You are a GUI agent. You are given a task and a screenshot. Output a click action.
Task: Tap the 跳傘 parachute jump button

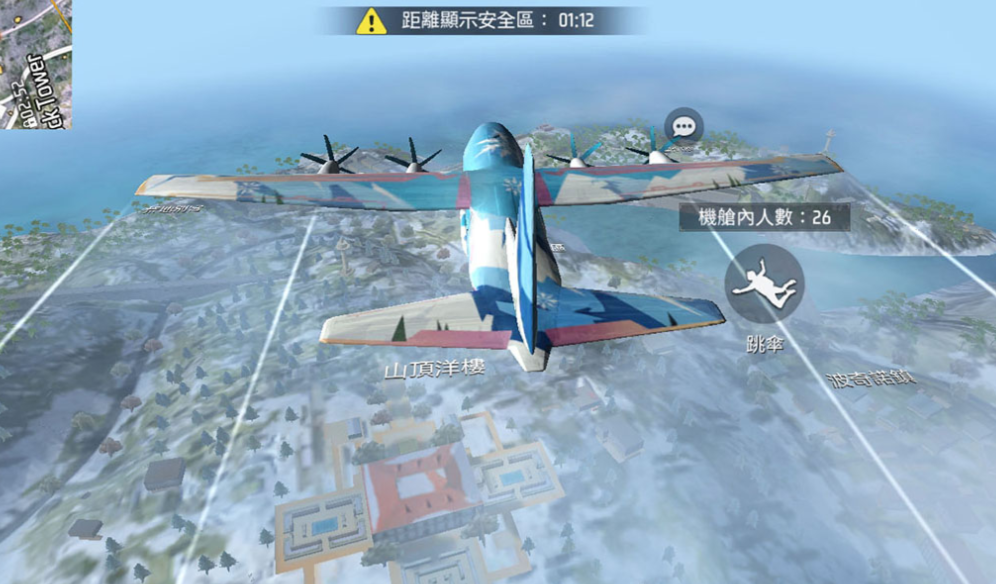(x=763, y=284)
